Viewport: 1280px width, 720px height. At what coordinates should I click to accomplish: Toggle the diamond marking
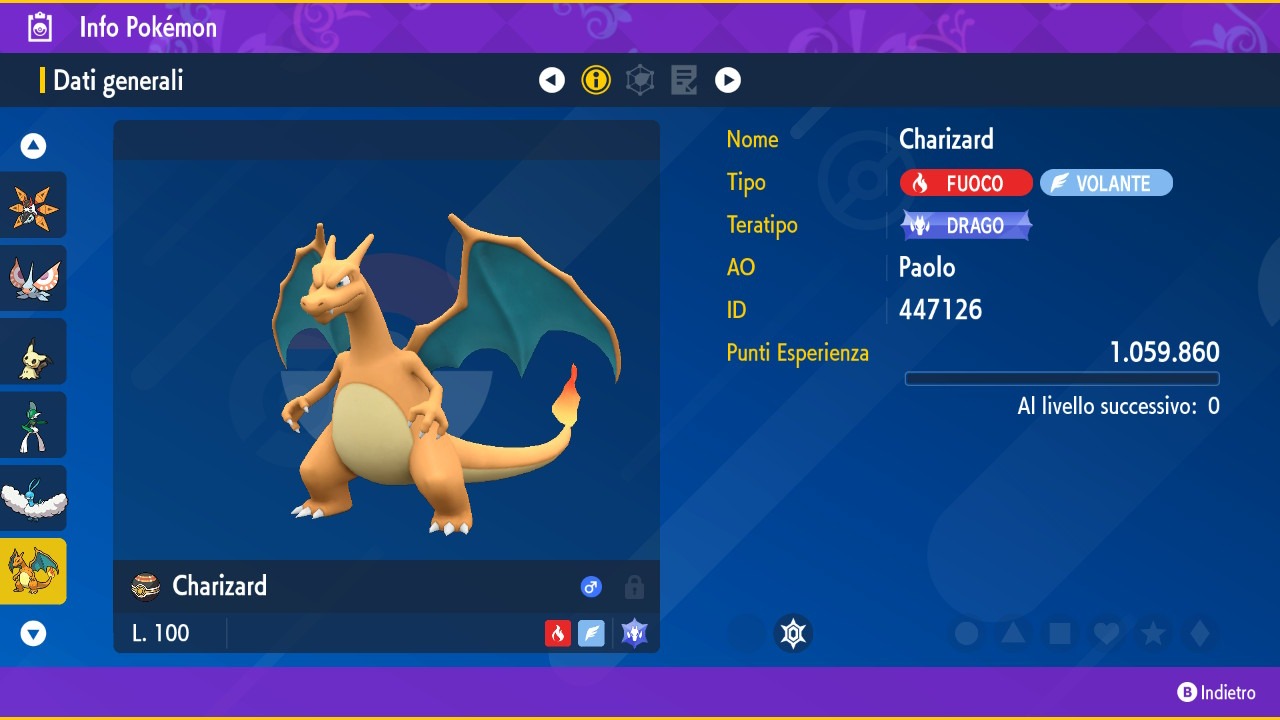point(1200,633)
